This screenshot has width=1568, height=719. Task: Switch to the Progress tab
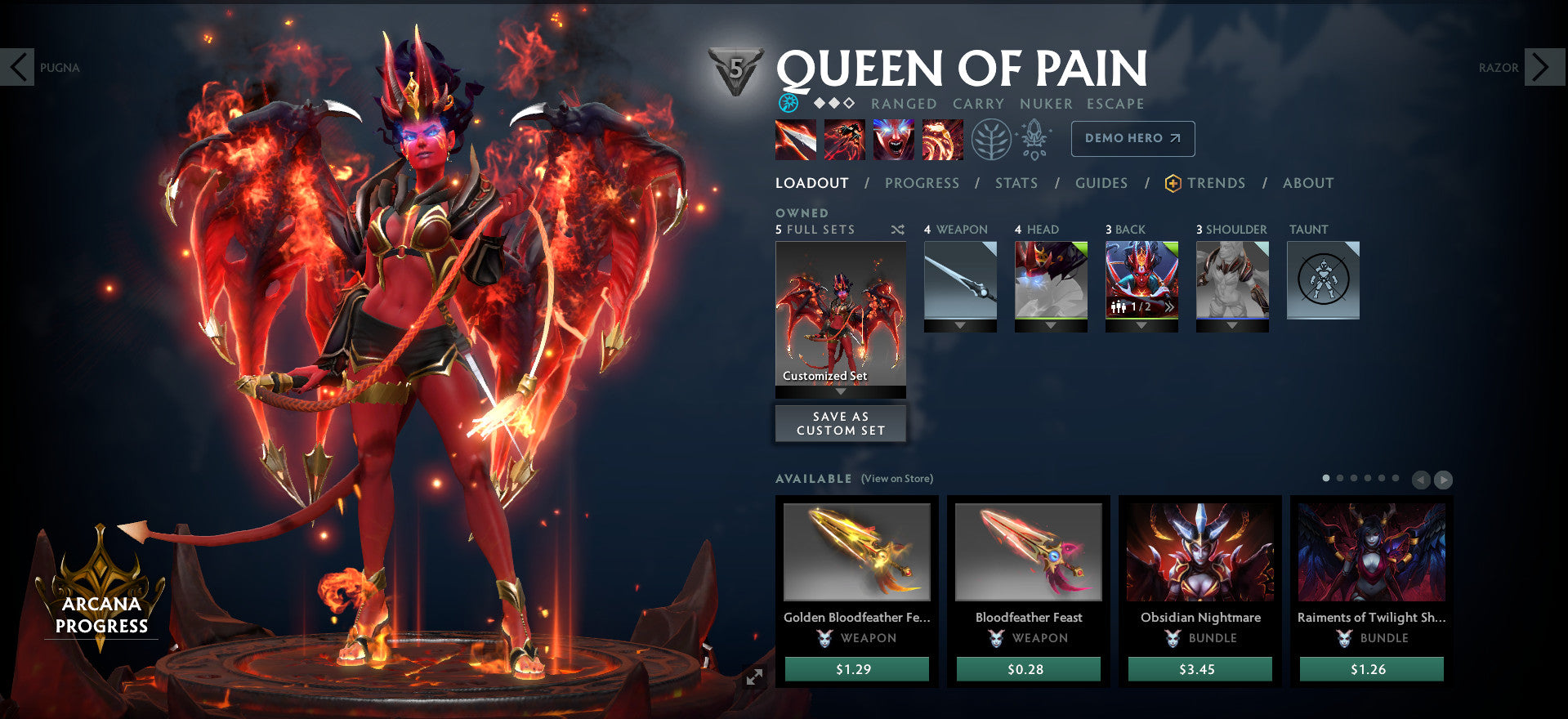pyautogui.click(x=922, y=183)
